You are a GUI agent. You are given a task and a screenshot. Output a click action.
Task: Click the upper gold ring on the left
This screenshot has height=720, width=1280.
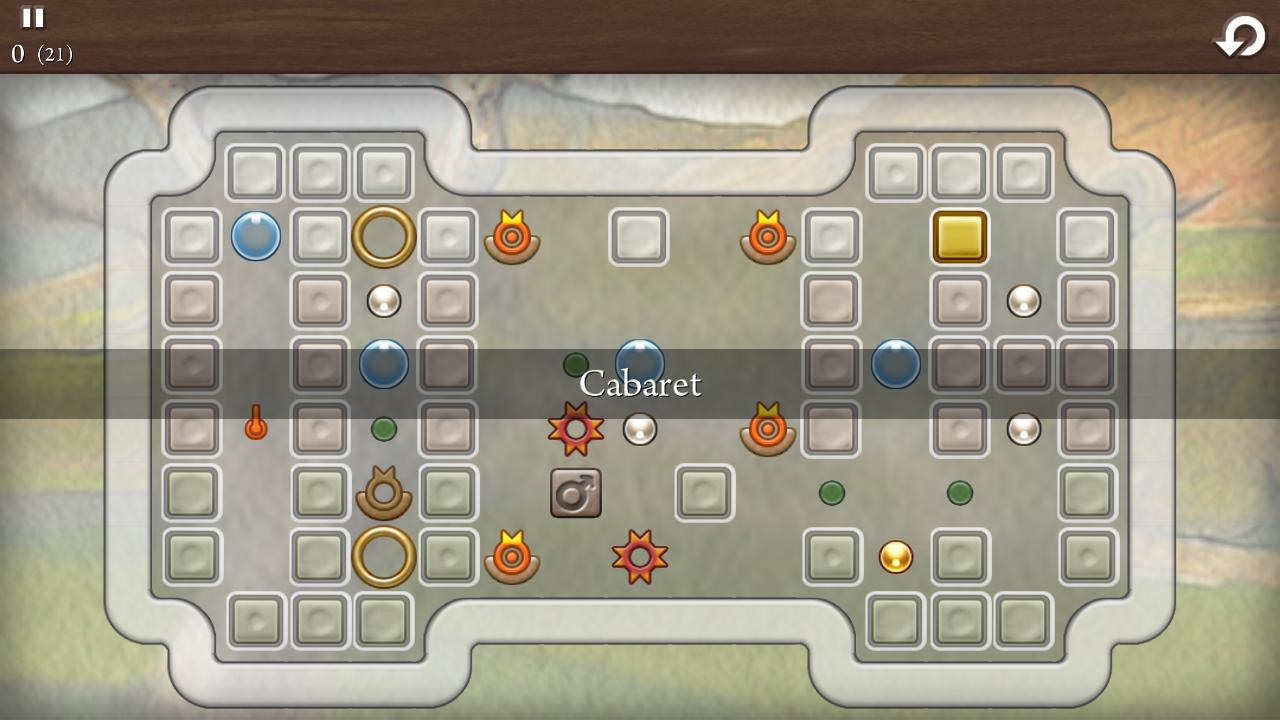click(x=383, y=237)
